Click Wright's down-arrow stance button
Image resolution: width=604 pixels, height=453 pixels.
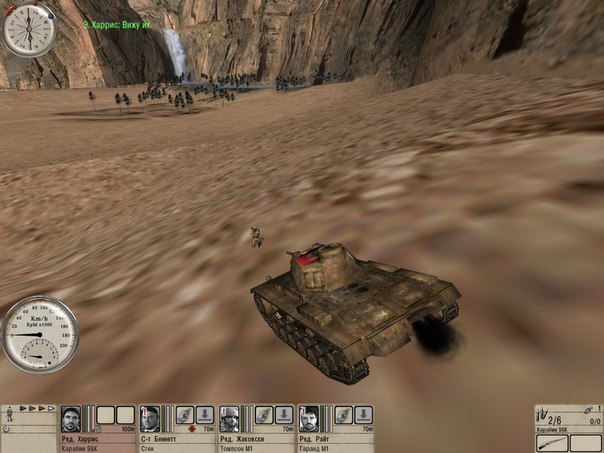click(x=364, y=415)
